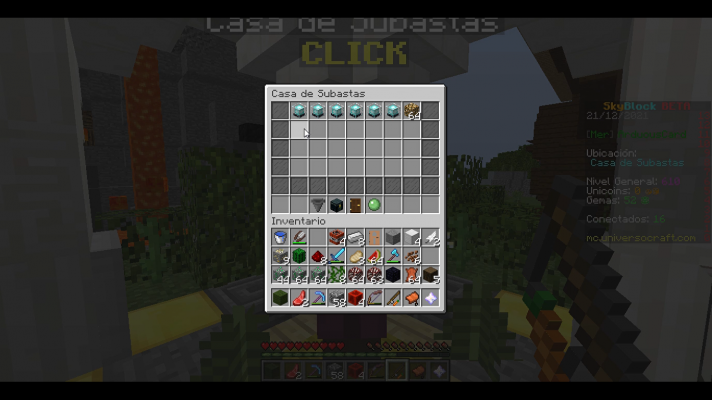The height and width of the screenshot is (400, 712).
Task: Click the hopper icon in auction menu
Action: point(318,204)
